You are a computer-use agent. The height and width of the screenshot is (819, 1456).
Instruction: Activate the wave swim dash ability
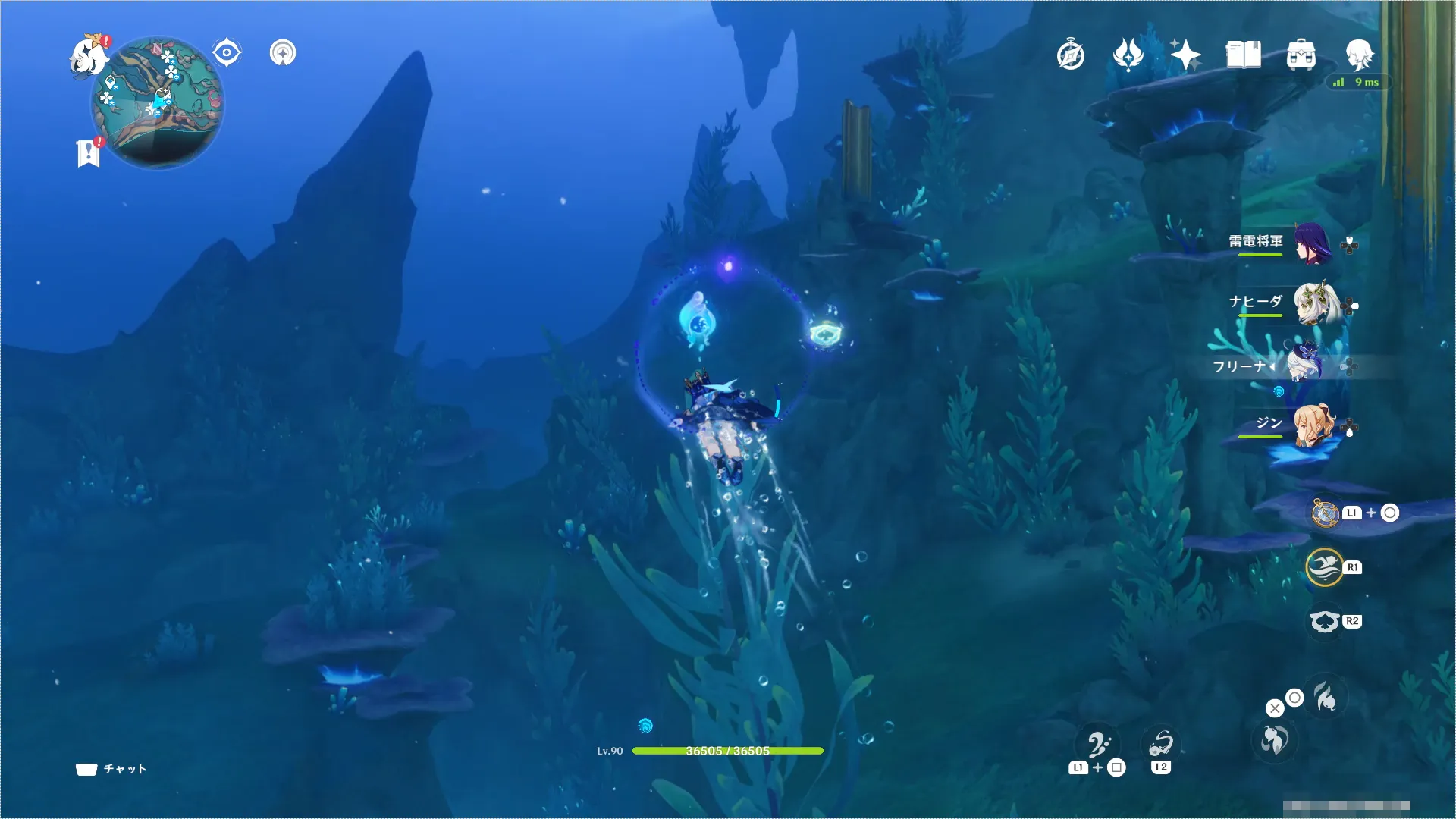(1325, 567)
